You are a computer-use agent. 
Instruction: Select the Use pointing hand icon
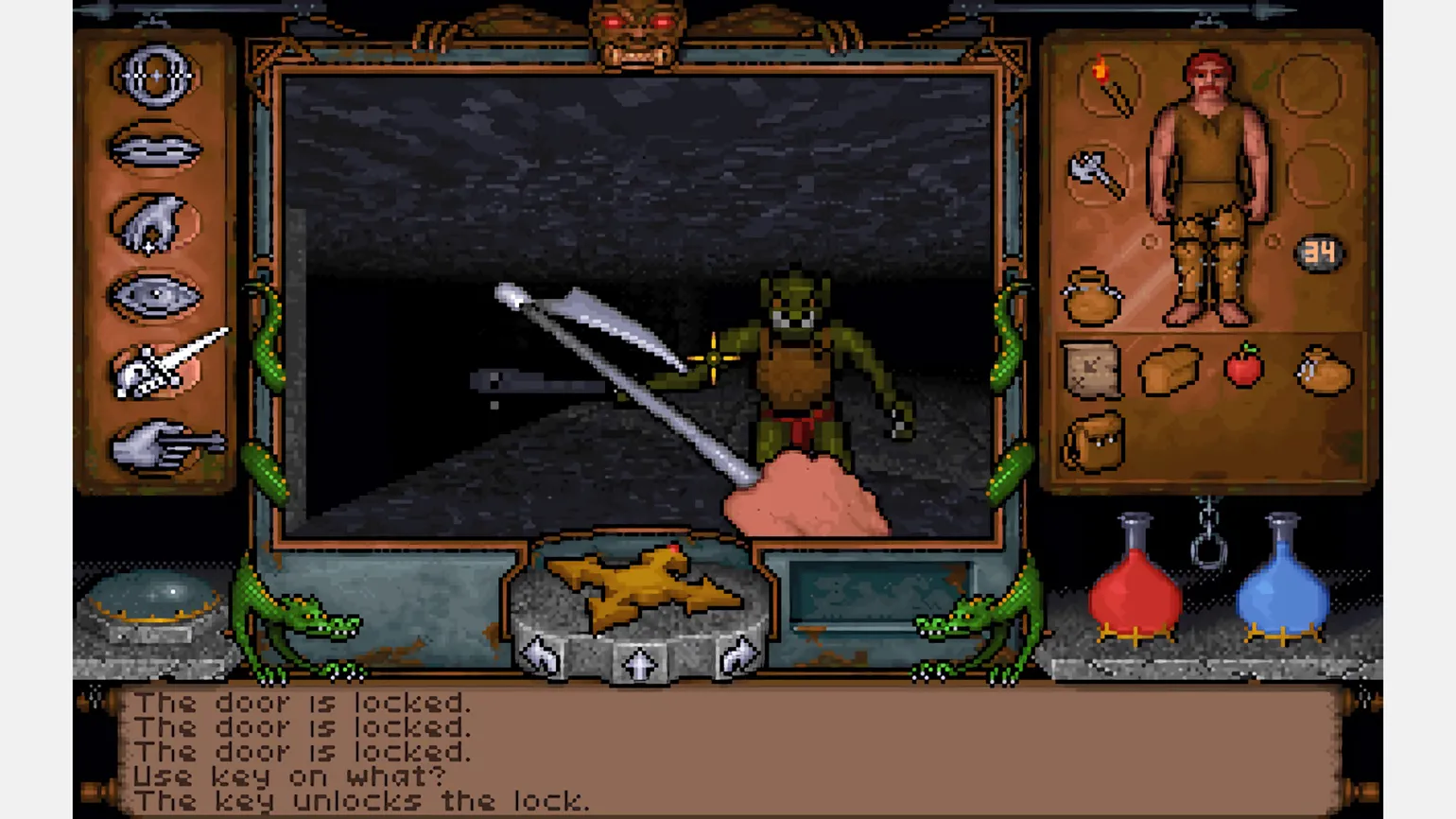tap(161, 446)
